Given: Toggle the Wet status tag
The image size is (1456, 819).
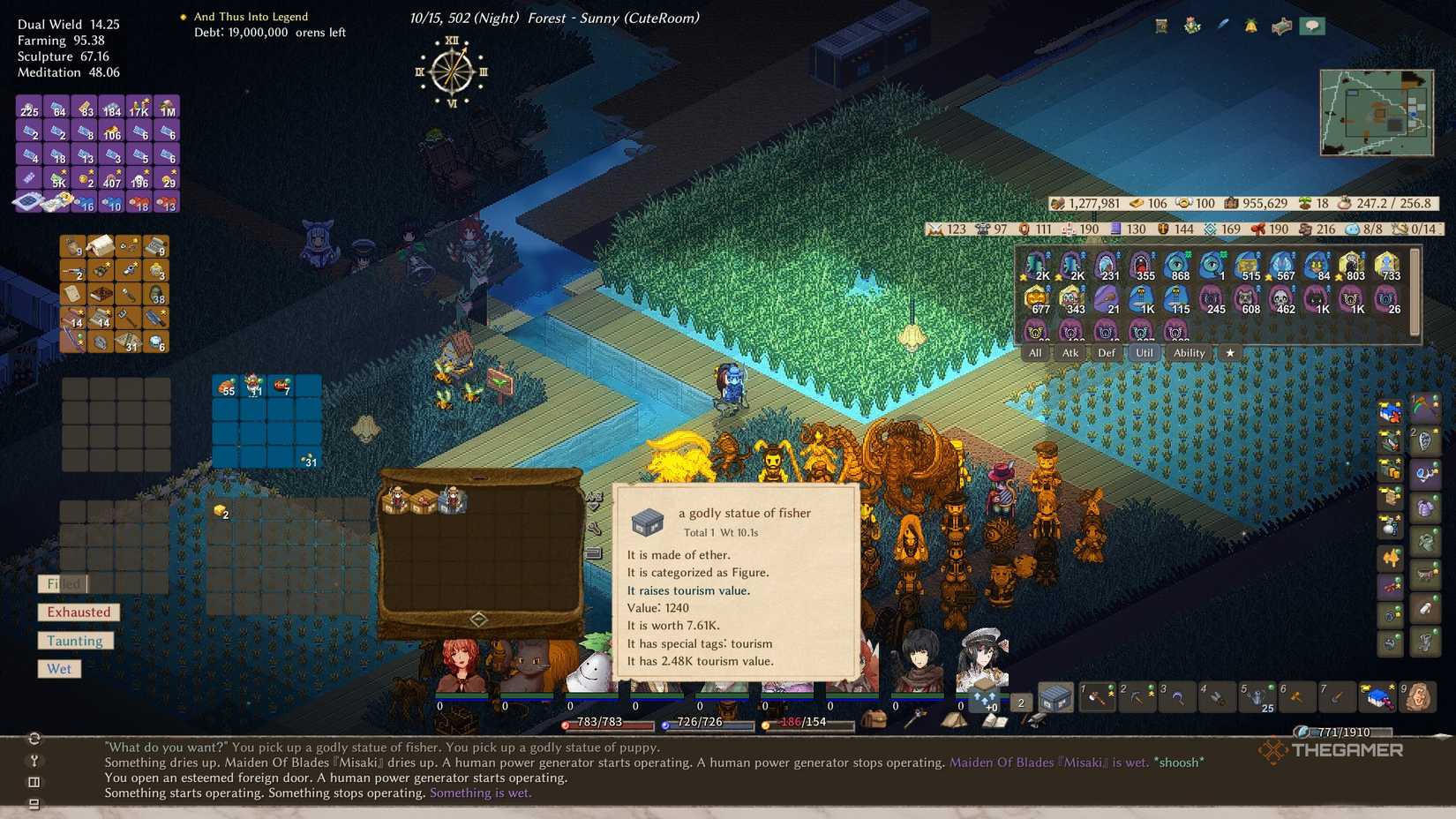Looking at the screenshot, I should (58, 669).
